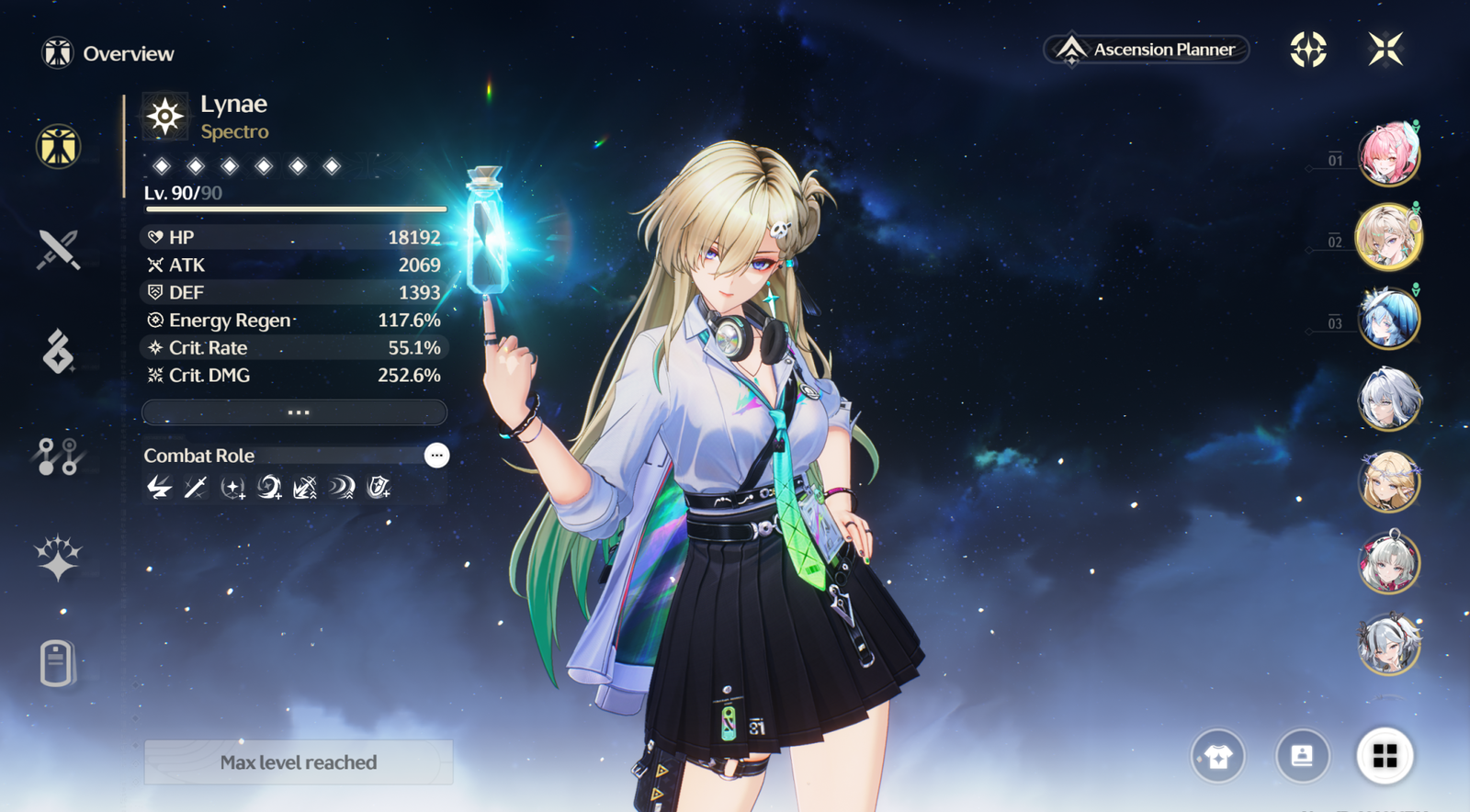1470x812 pixels.
Task: Choose the blonde elf character with the circlet
Action: (1388, 481)
